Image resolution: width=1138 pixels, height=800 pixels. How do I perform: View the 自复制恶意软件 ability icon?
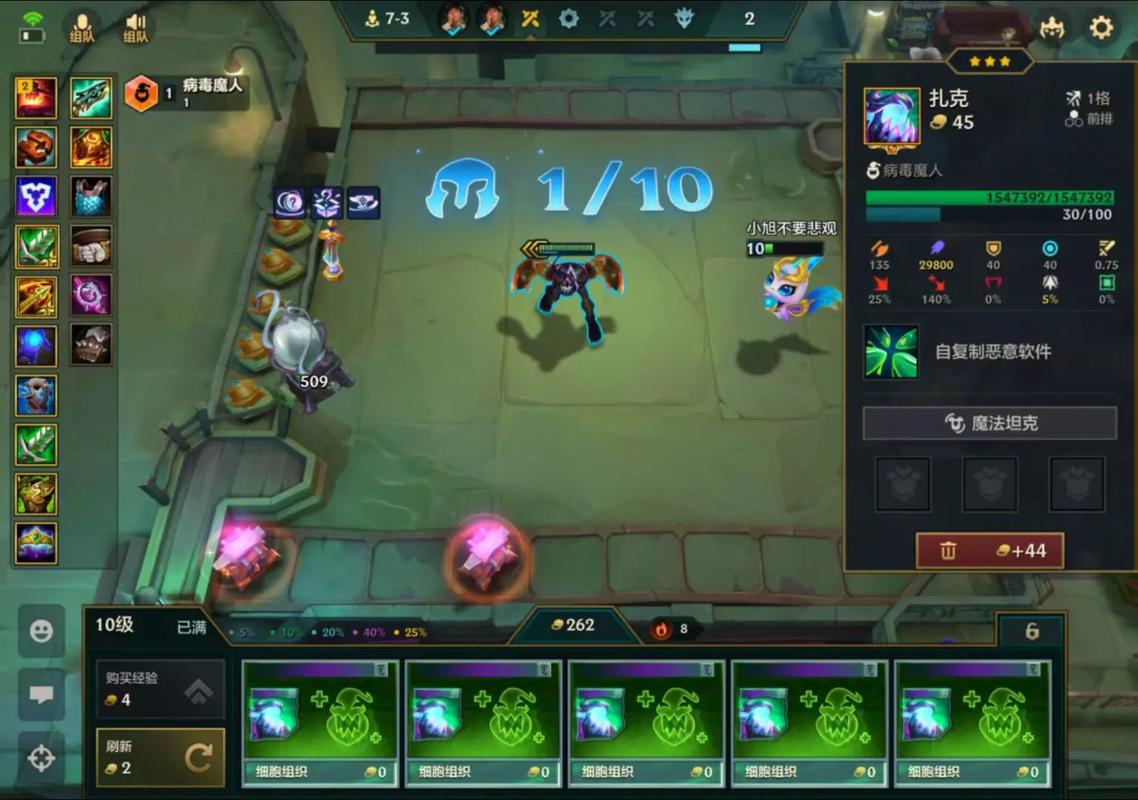(891, 352)
